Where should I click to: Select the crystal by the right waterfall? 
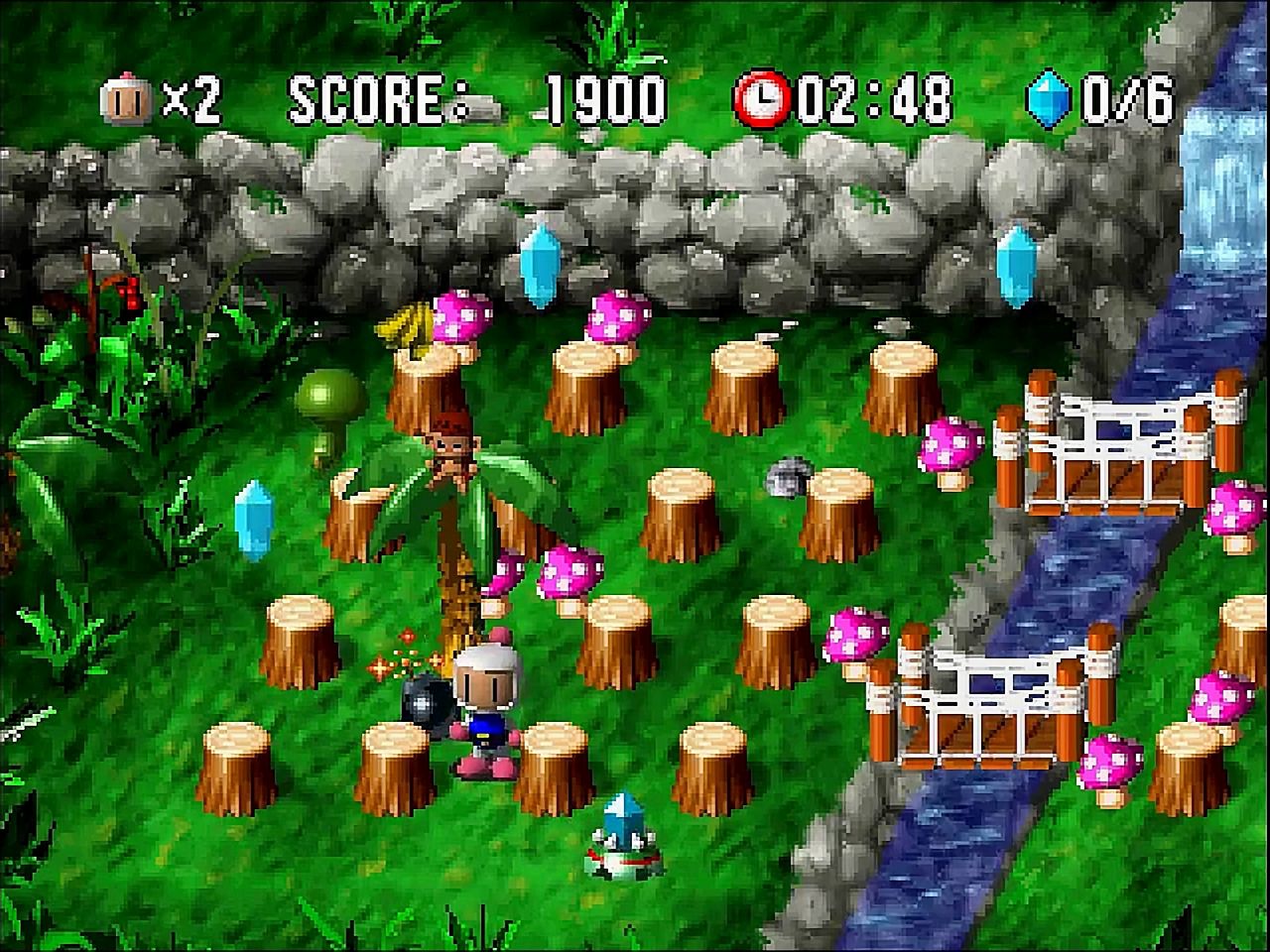[x=1015, y=263]
